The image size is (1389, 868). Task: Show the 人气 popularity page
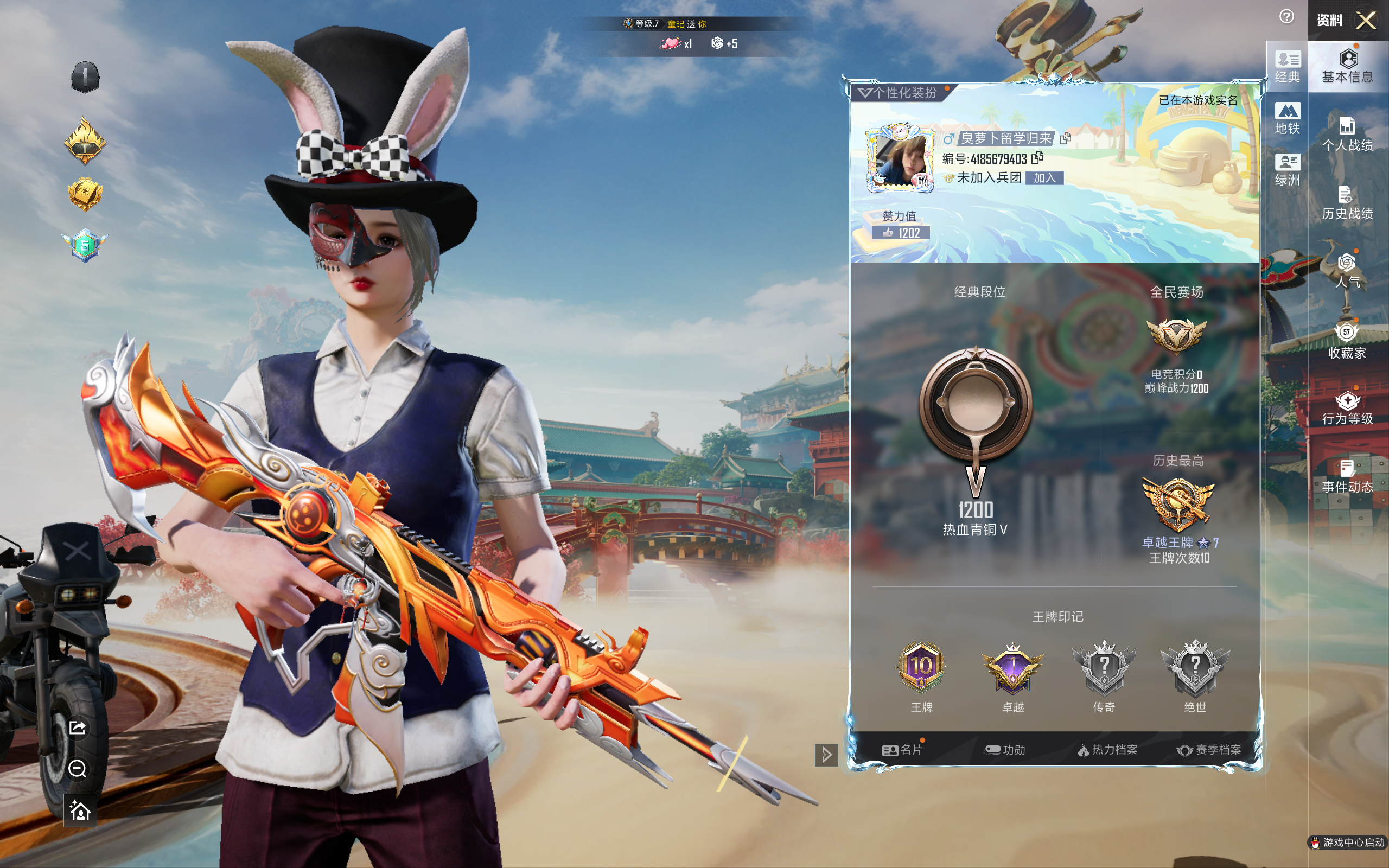[1347, 270]
